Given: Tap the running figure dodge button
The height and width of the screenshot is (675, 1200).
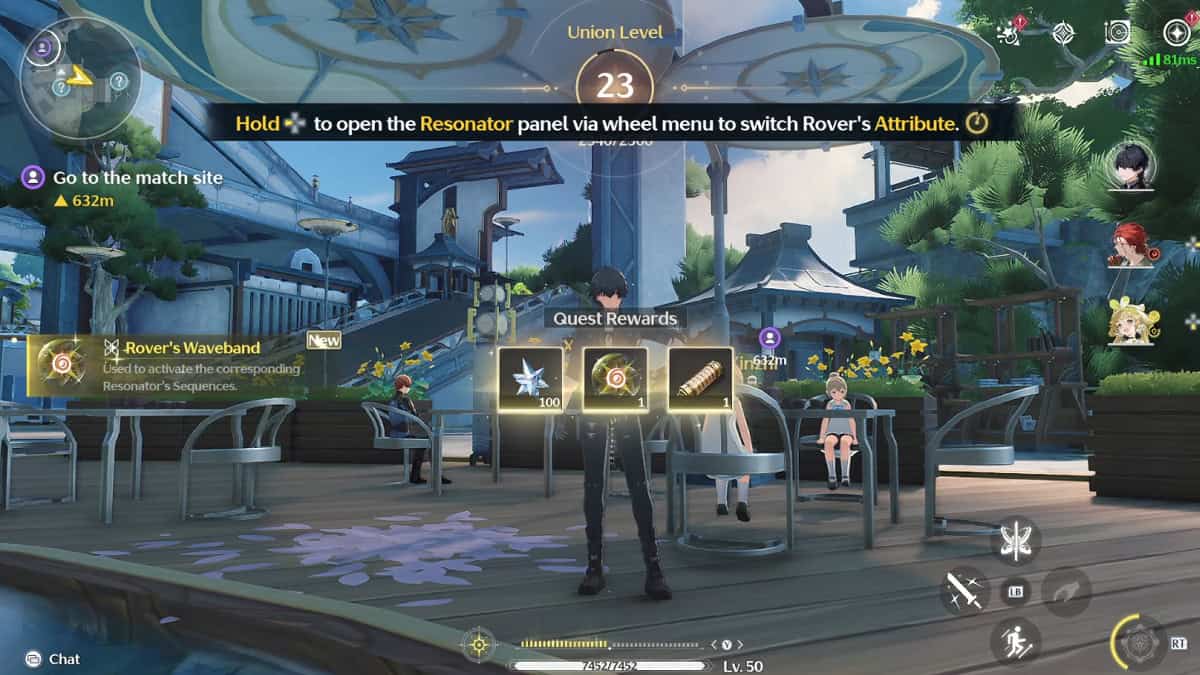Looking at the screenshot, I should tap(1015, 641).
